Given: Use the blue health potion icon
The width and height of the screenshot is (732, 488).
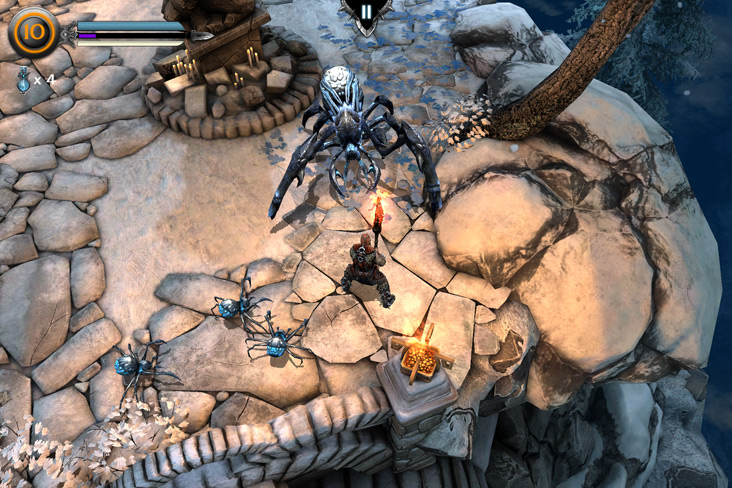Looking at the screenshot, I should pos(23,78).
